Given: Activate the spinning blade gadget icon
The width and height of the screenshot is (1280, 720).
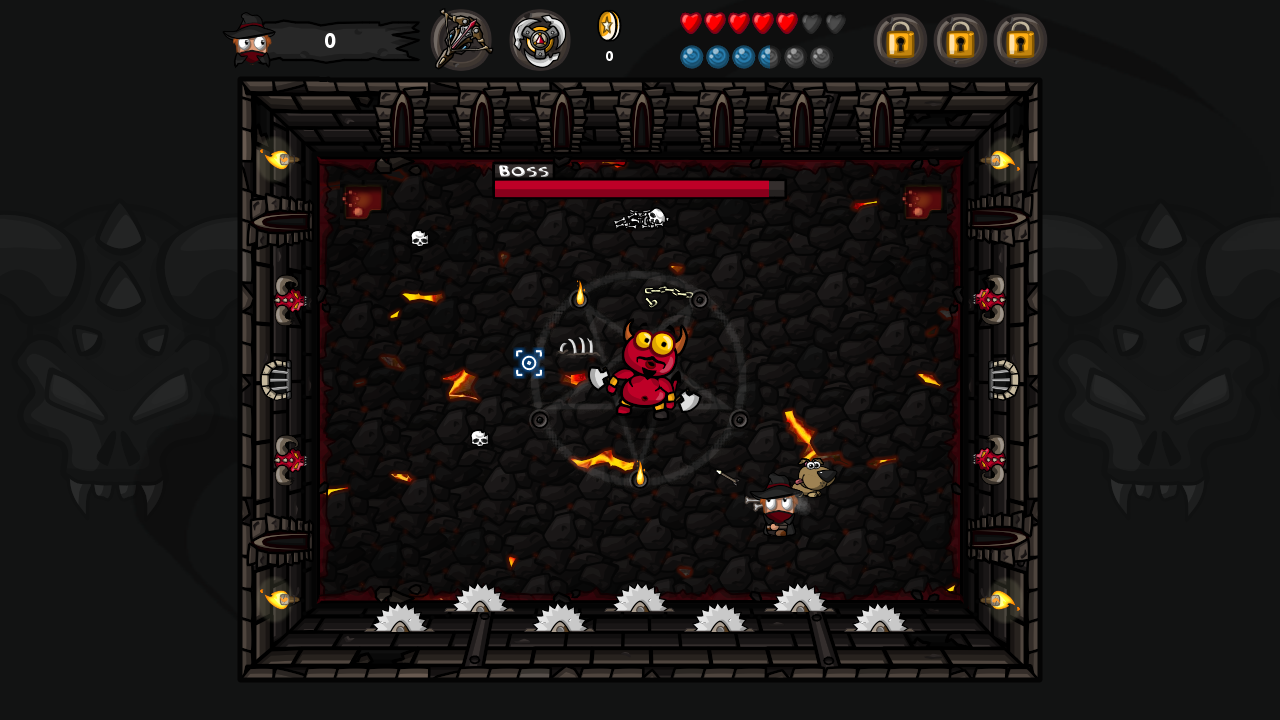Looking at the screenshot, I should click(540, 40).
